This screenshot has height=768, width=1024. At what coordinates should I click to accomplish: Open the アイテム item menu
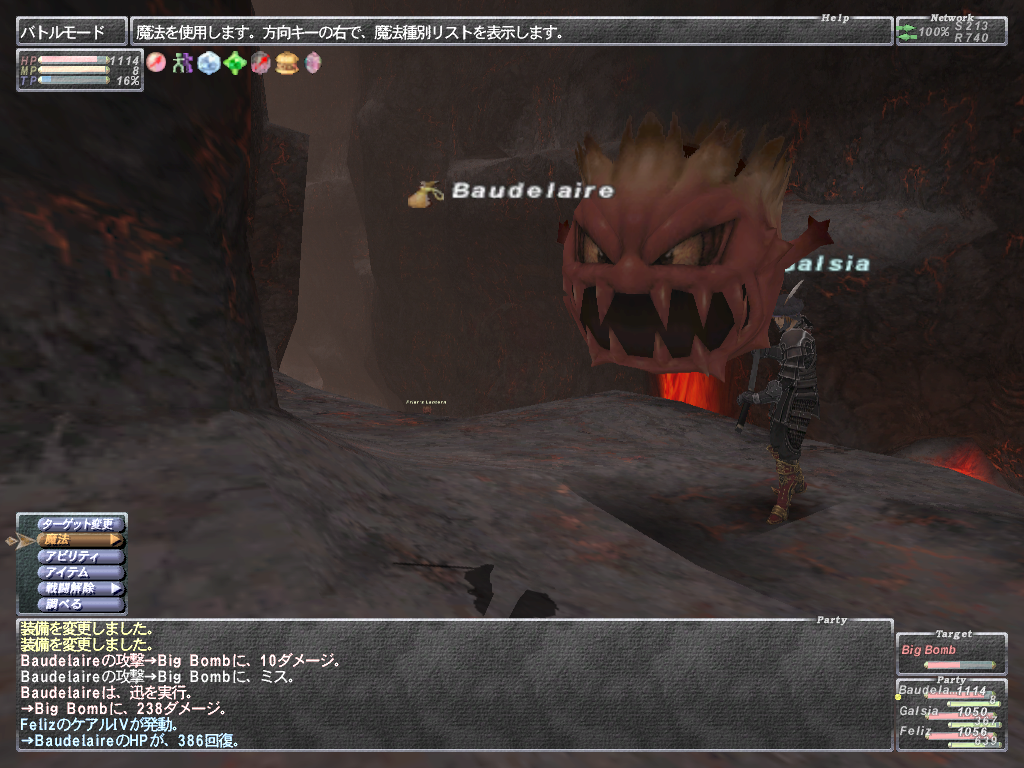(x=80, y=572)
